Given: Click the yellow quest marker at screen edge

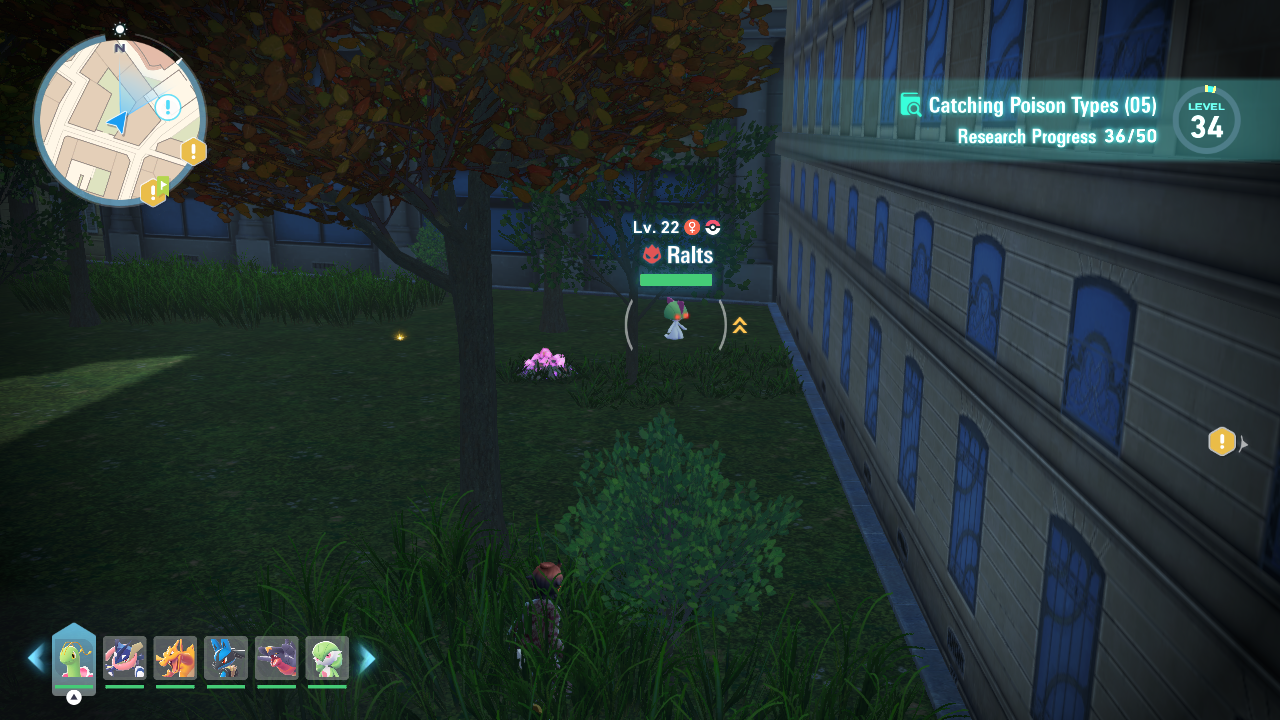Looking at the screenshot, I should (x=1222, y=441).
